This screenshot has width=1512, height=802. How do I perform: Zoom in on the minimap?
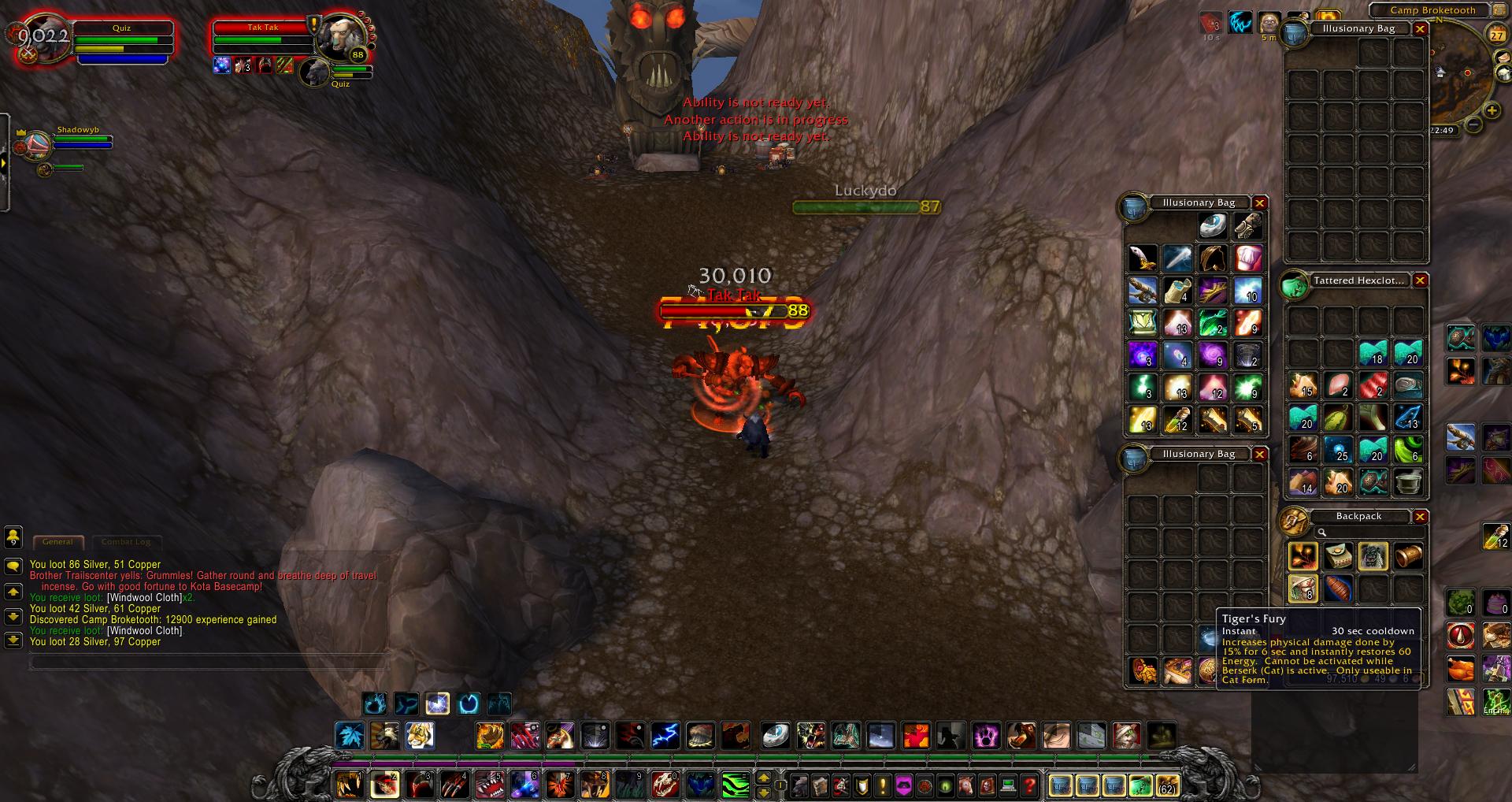click(x=1491, y=110)
